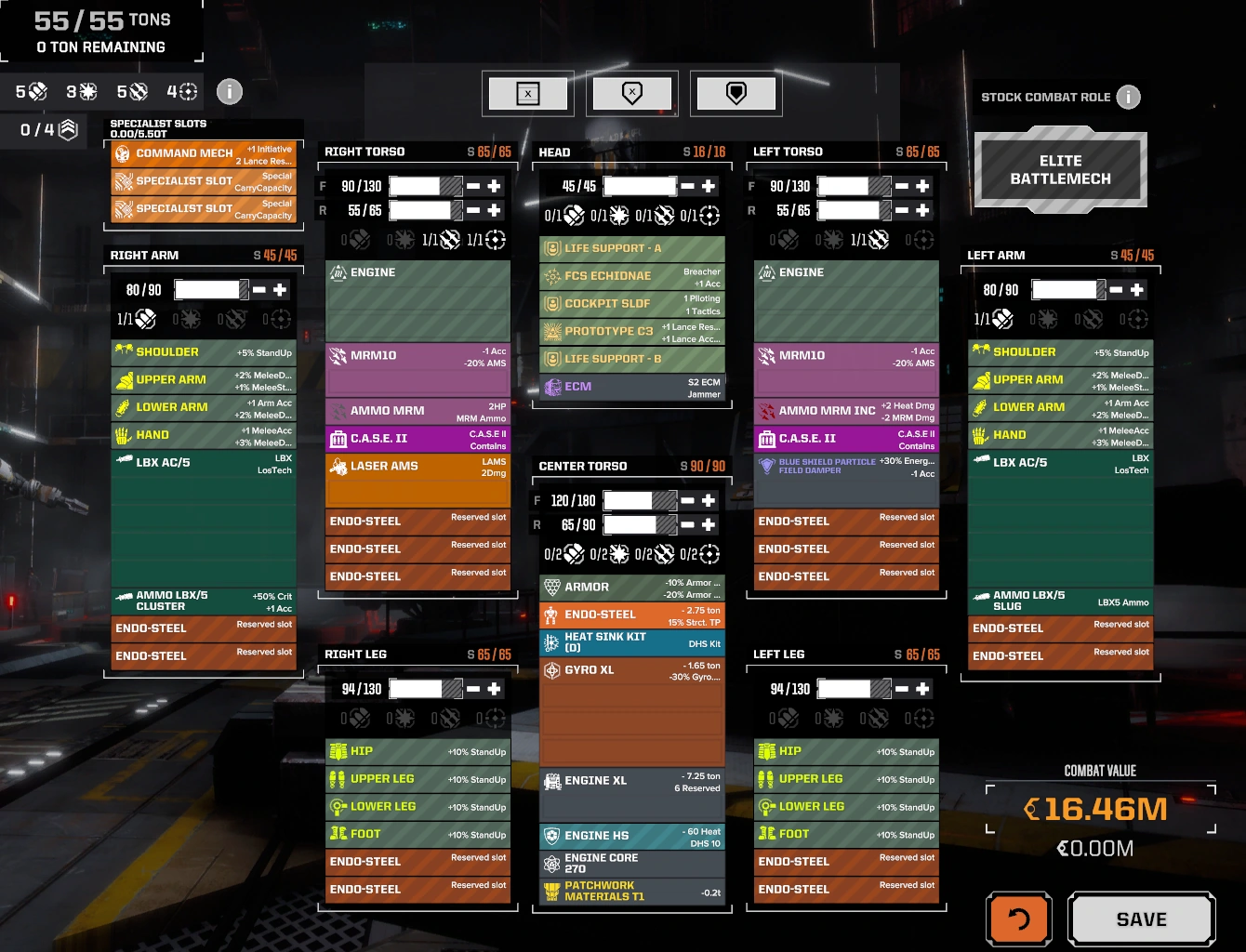This screenshot has width=1246, height=952.
Task: Select the GYRO XL in the Center Torso
Action: pyautogui.click(x=632, y=671)
